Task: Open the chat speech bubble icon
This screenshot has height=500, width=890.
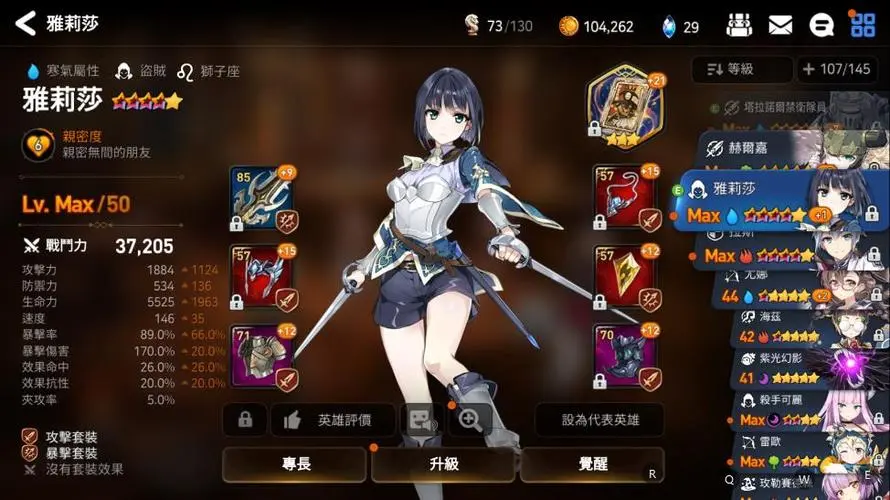Action: (x=821, y=26)
